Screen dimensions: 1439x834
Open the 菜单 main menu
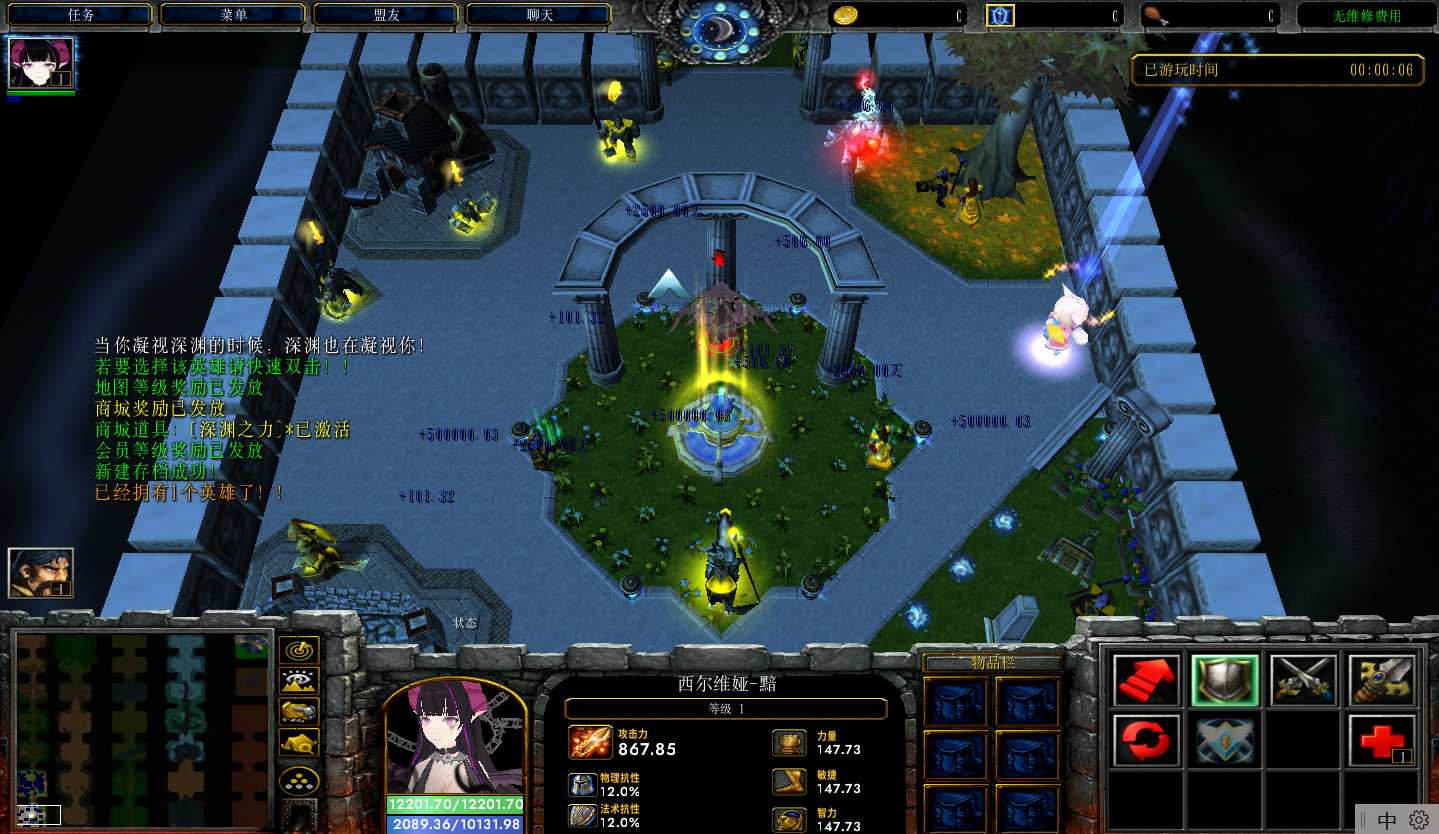click(234, 15)
